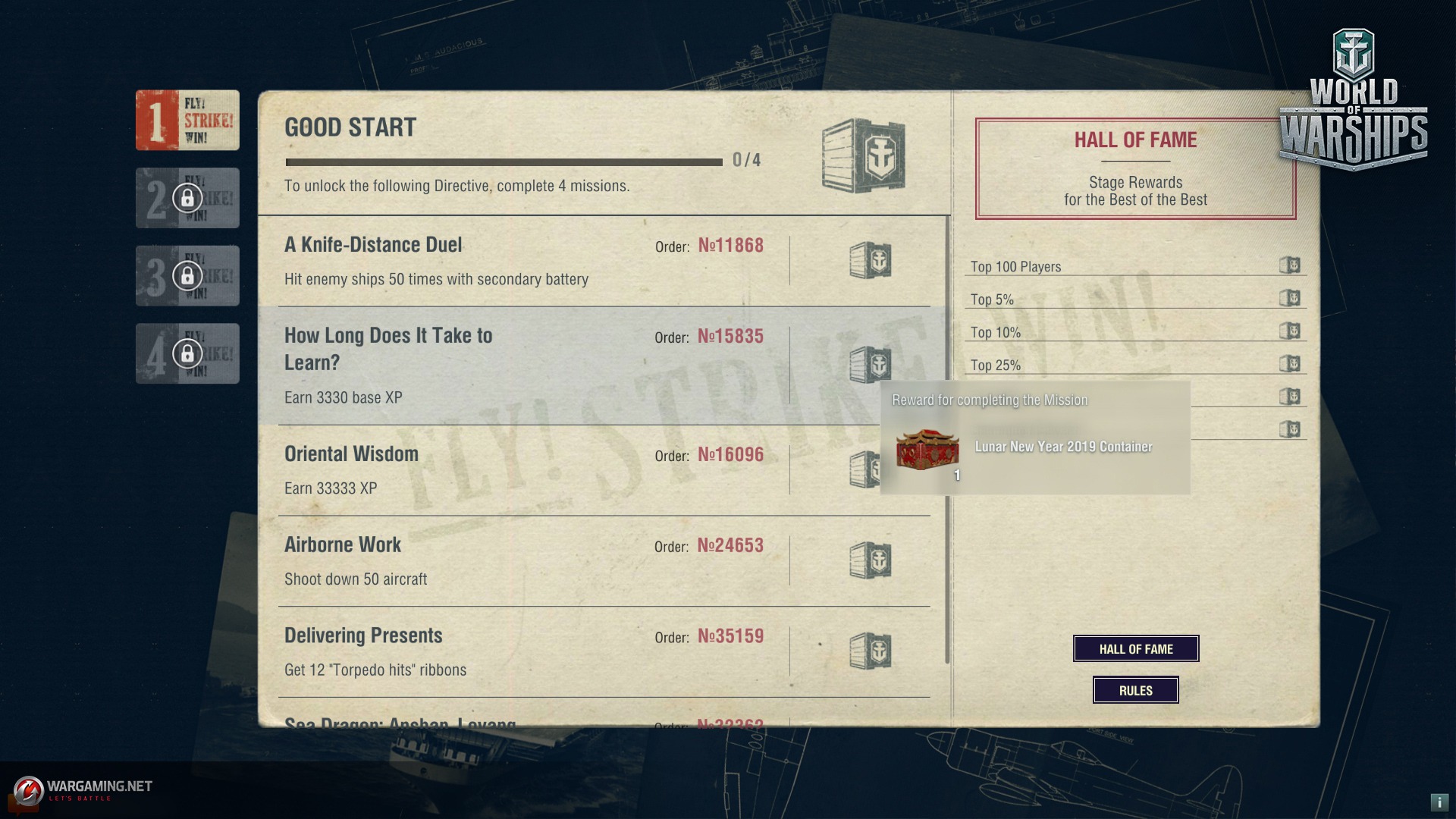The width and height of the screenshot is (1456, 819).
Task: Select the Directive 1 Fly! Strike! Win! tab
Action: (187, 121)
